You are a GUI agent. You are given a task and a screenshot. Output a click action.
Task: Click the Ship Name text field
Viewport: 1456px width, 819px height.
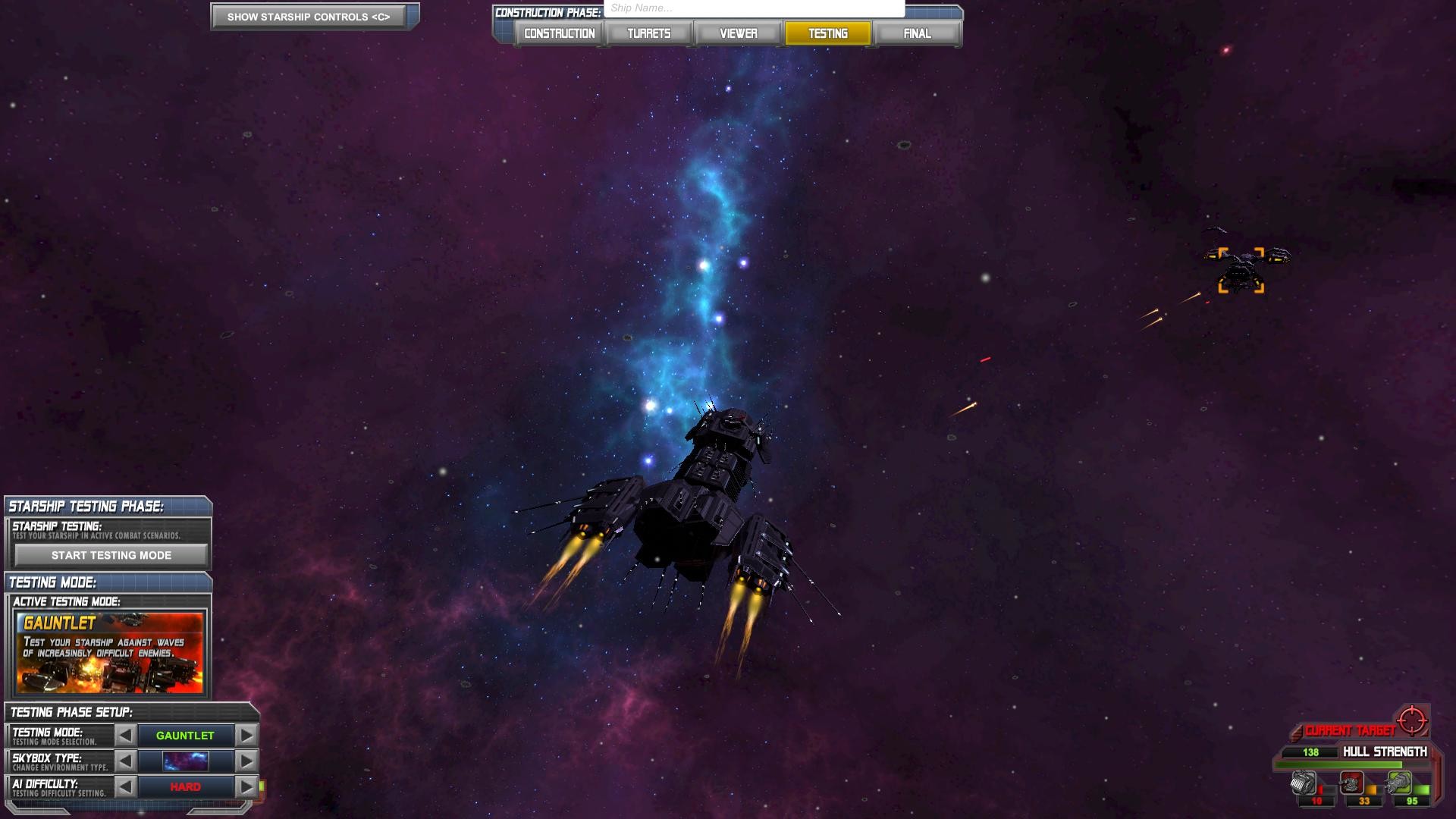coord(753,8)
